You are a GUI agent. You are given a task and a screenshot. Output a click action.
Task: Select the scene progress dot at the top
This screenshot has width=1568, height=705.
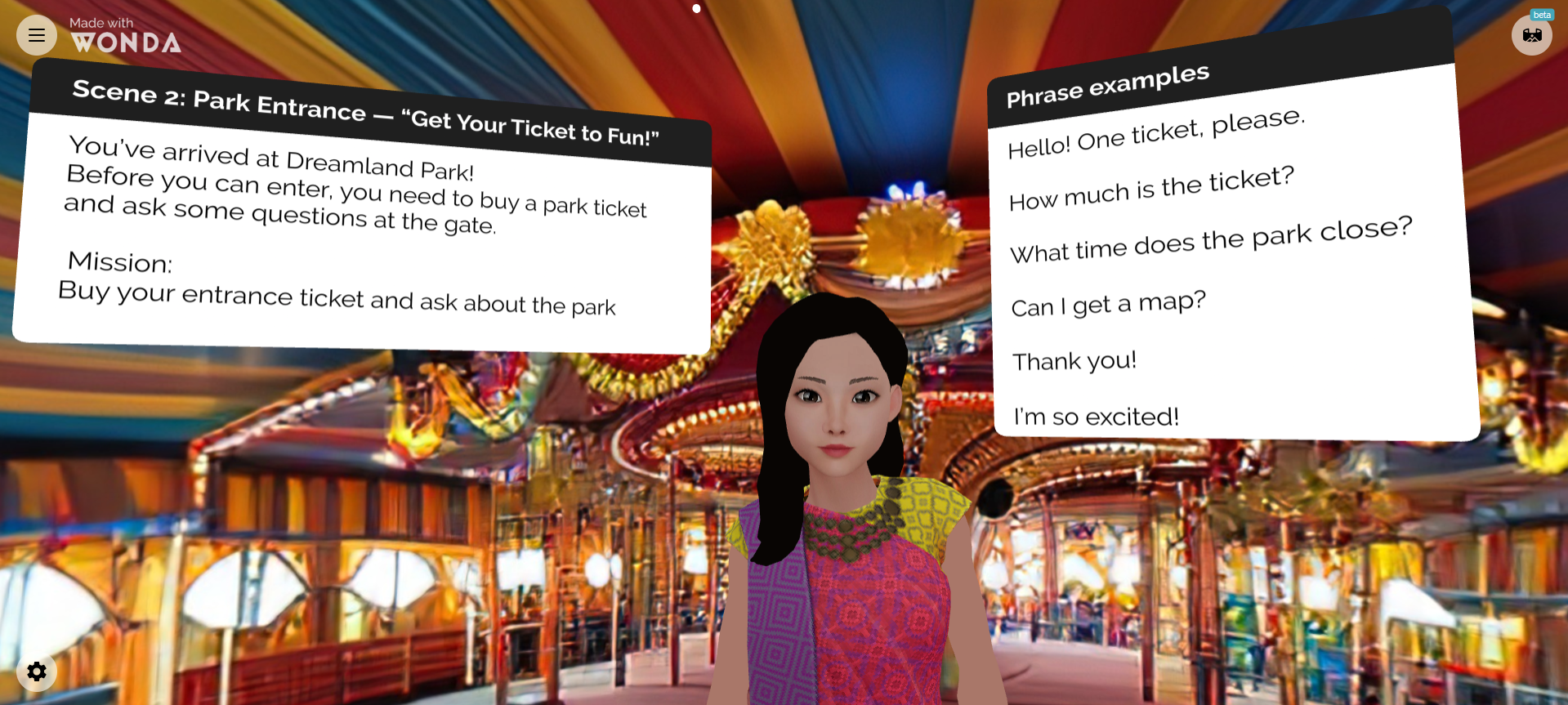[696, 9]
